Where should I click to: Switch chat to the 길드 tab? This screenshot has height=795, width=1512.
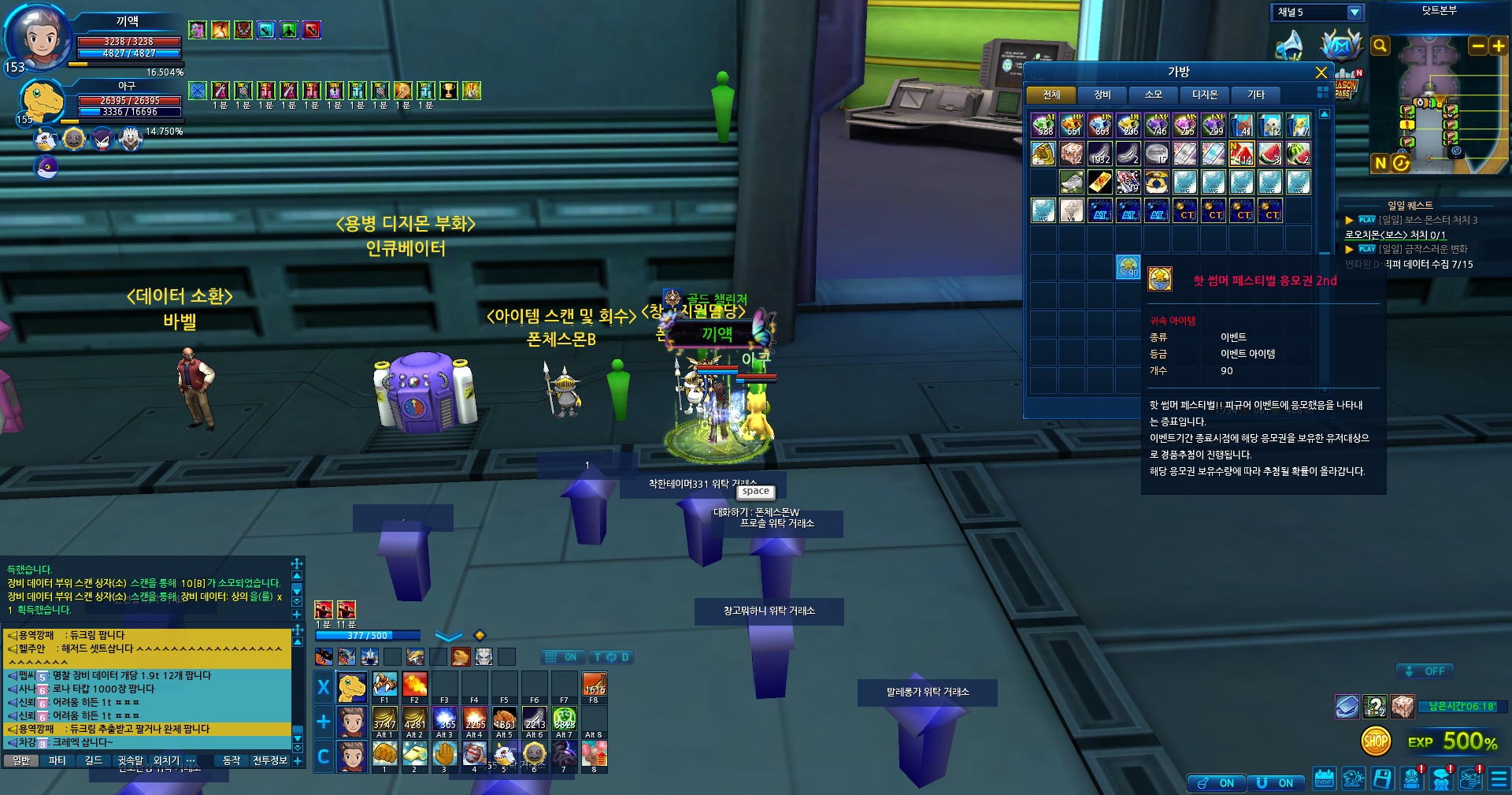[x=93, y=761]
